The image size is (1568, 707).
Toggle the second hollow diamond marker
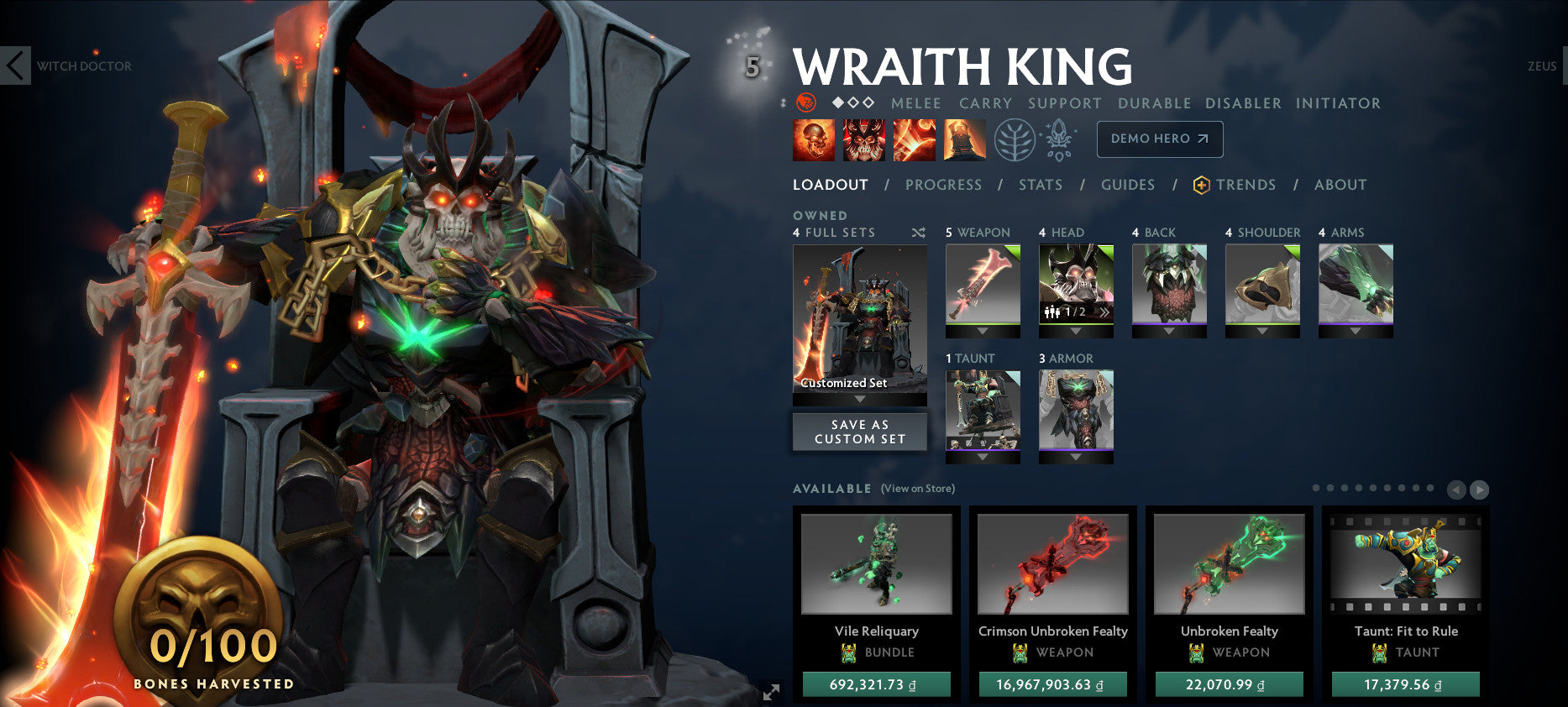[x=854, y=102]
